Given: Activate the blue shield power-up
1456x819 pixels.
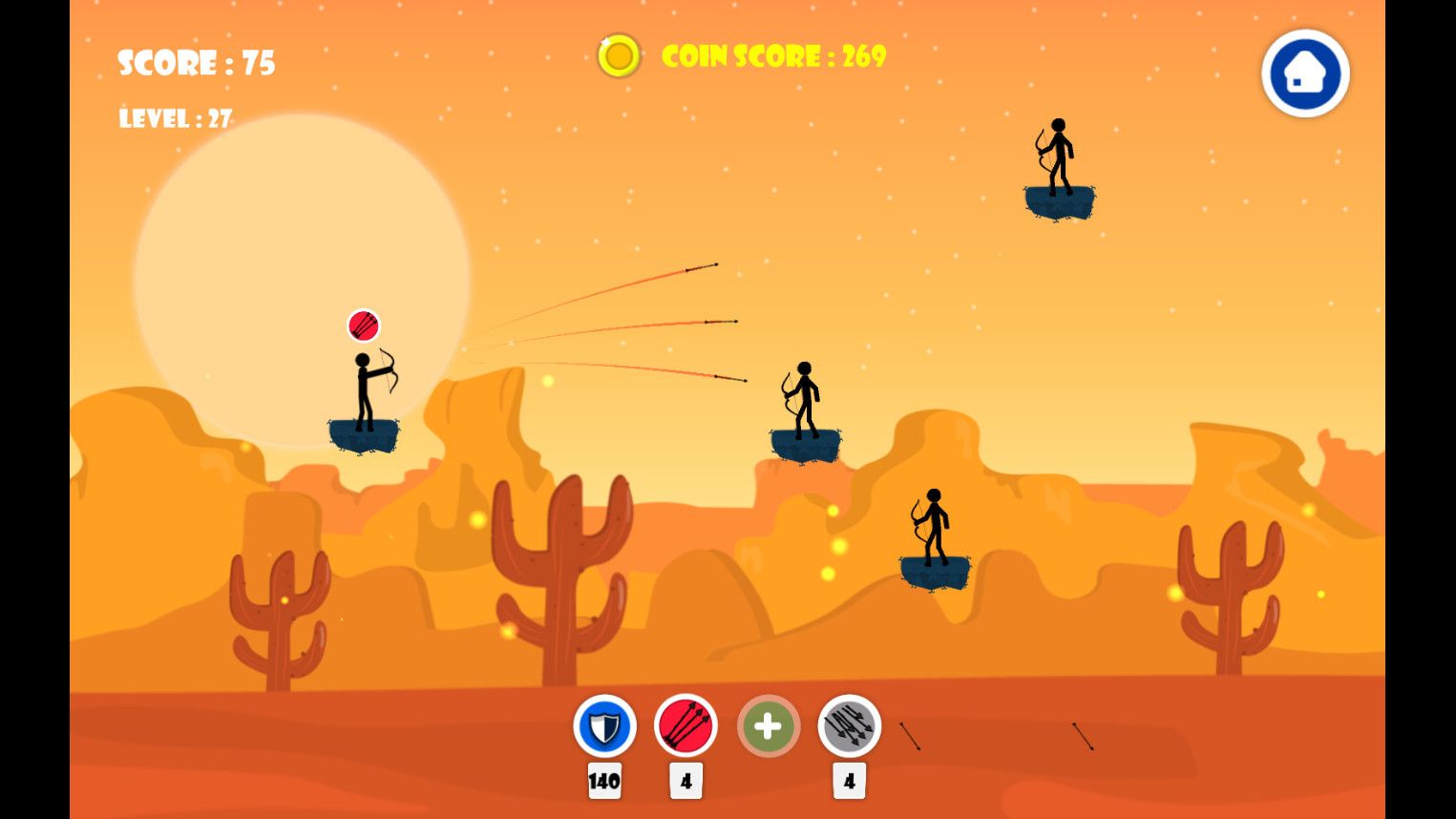Looking at the screenshot, I should (x=604, y=726).
